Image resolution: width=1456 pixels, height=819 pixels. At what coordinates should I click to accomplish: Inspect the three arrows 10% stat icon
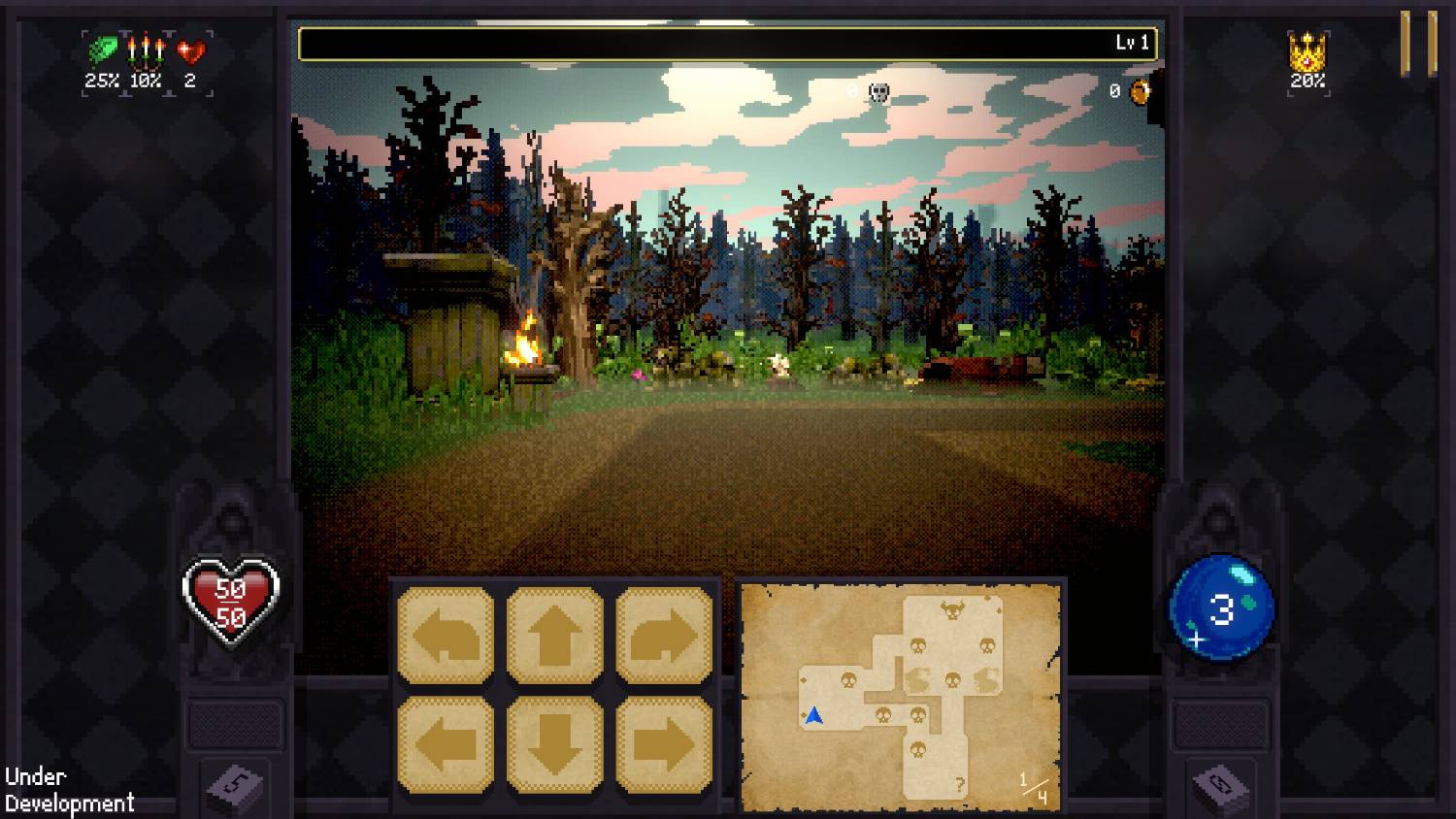point(146,49)
